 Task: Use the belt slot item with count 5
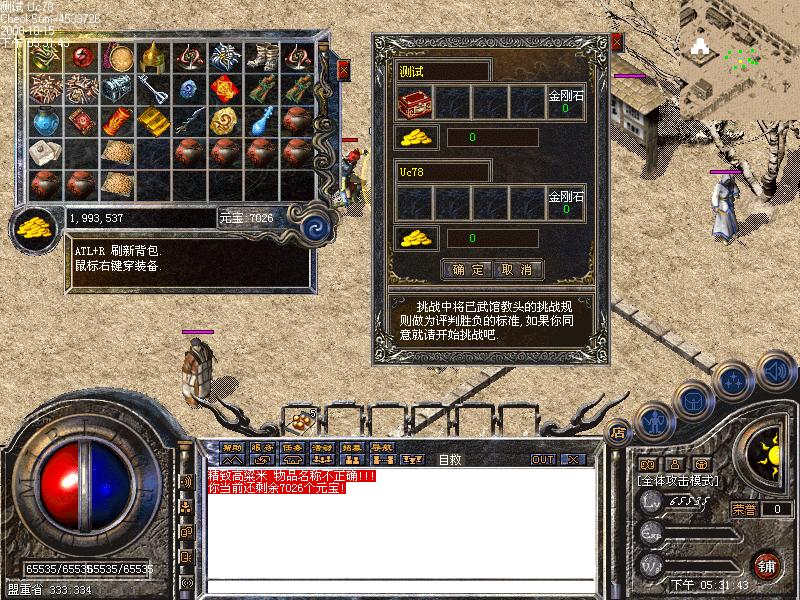[x=300, y=420]
